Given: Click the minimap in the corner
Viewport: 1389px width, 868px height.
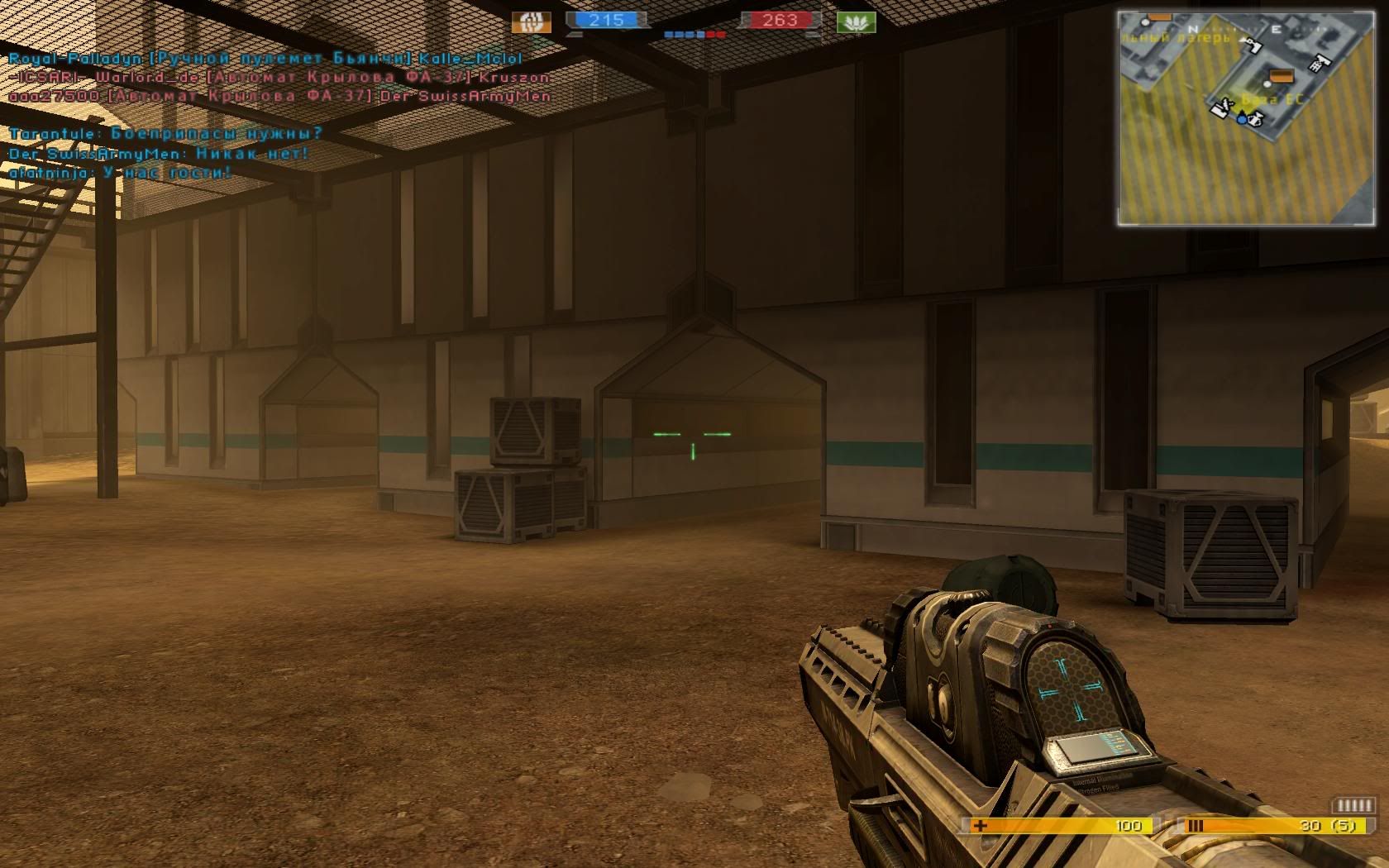Looking at the screenshot, I should pos(1247,117).
